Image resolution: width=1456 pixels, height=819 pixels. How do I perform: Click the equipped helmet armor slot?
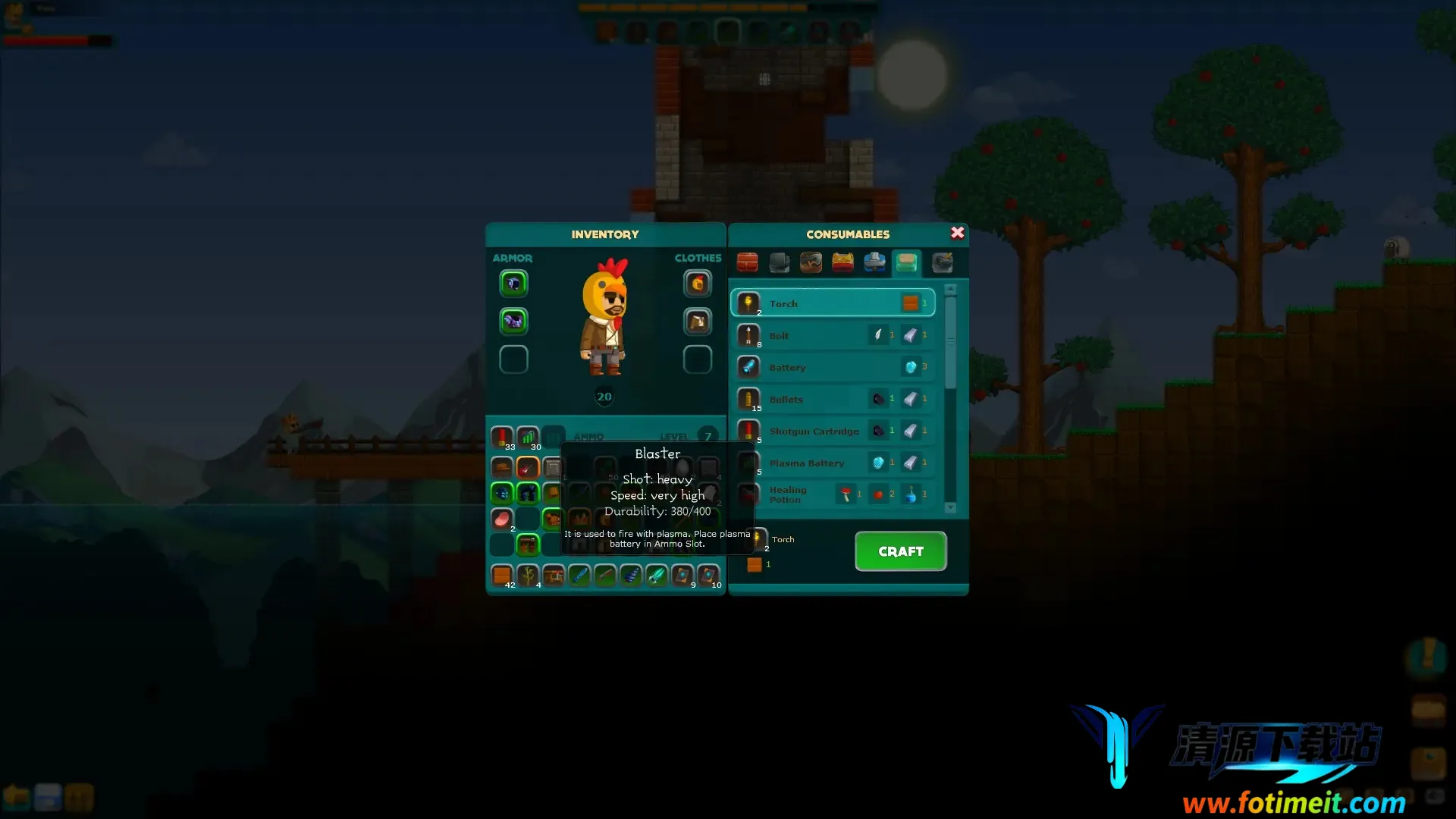point(513,284)
